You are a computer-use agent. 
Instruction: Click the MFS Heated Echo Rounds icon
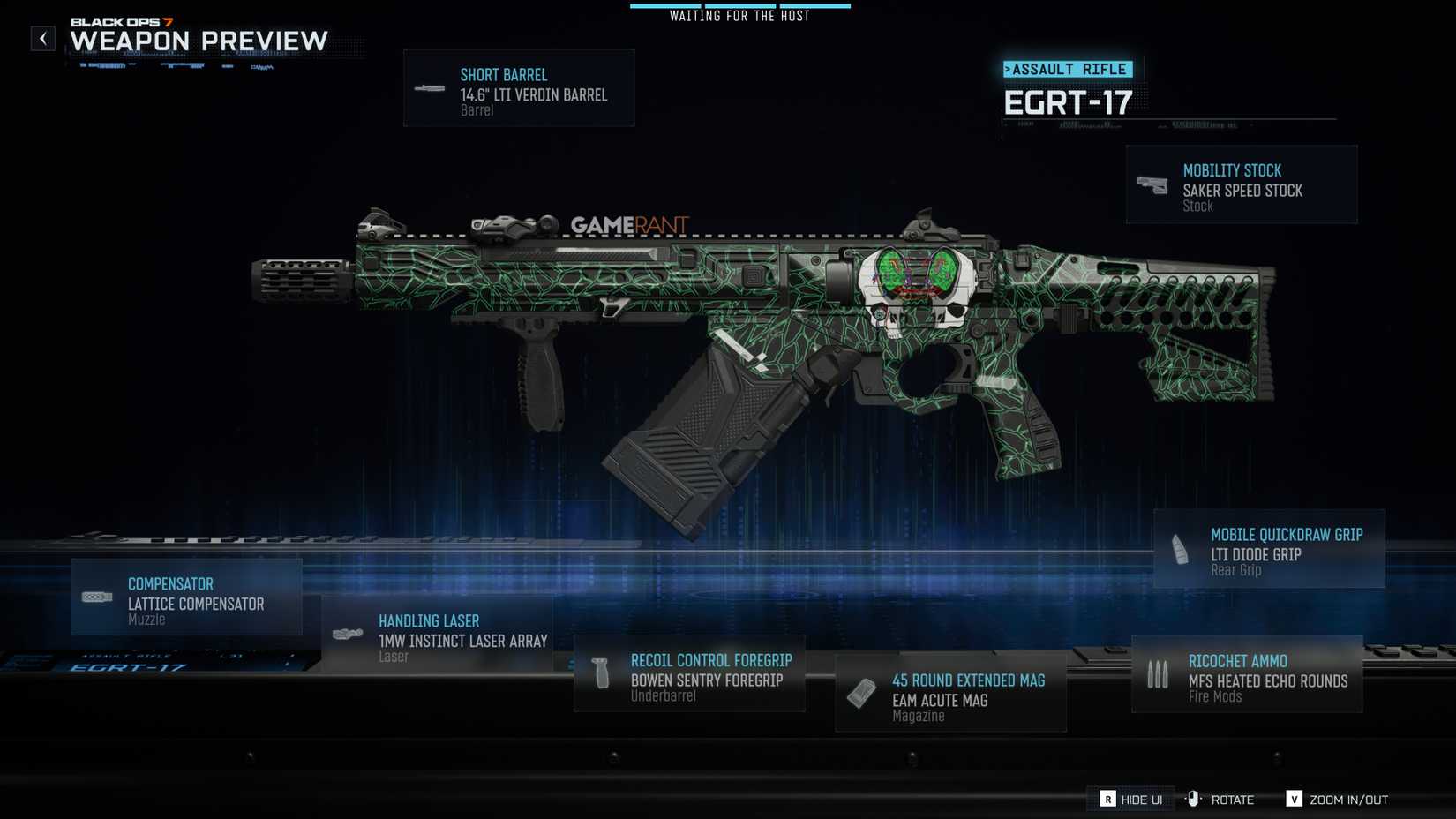pos(1157,673)
